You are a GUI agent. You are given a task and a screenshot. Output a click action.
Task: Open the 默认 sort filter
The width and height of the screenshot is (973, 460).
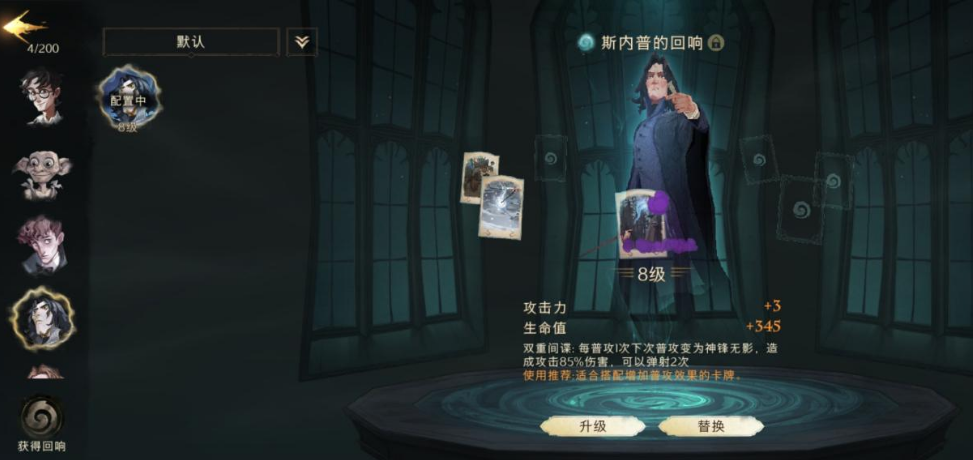pos(191,42)
